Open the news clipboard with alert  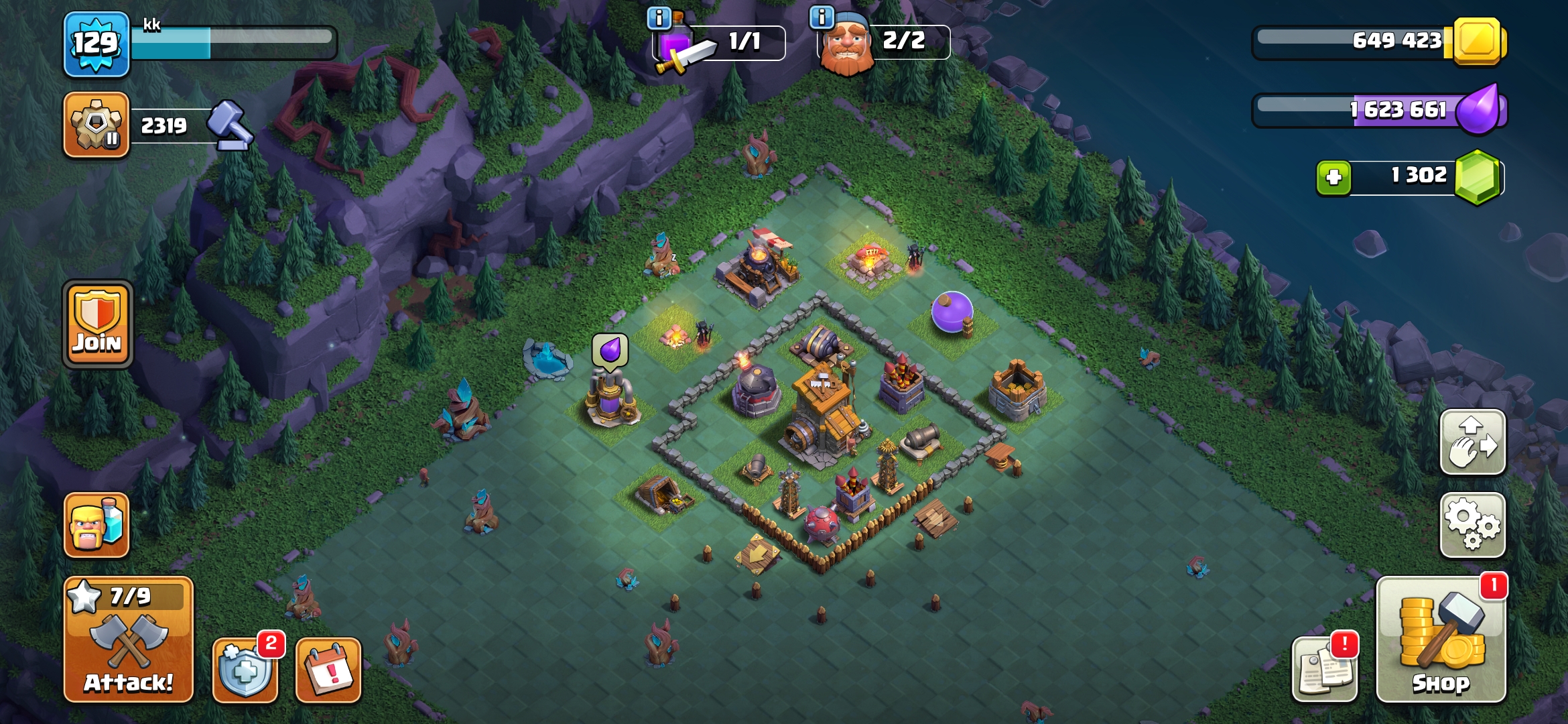(1324, 668)
